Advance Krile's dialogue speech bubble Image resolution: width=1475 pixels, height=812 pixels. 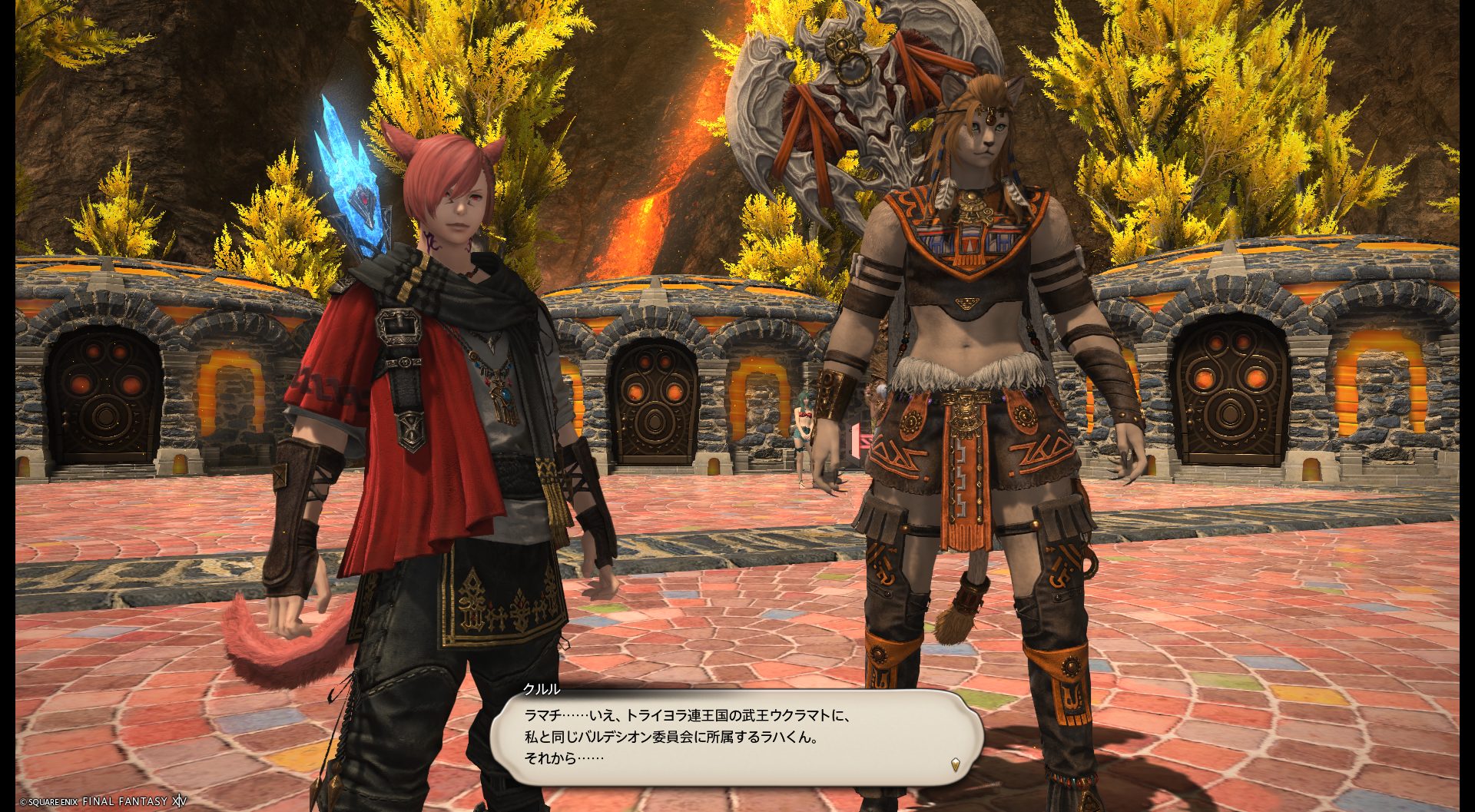(x=736, y=737)
